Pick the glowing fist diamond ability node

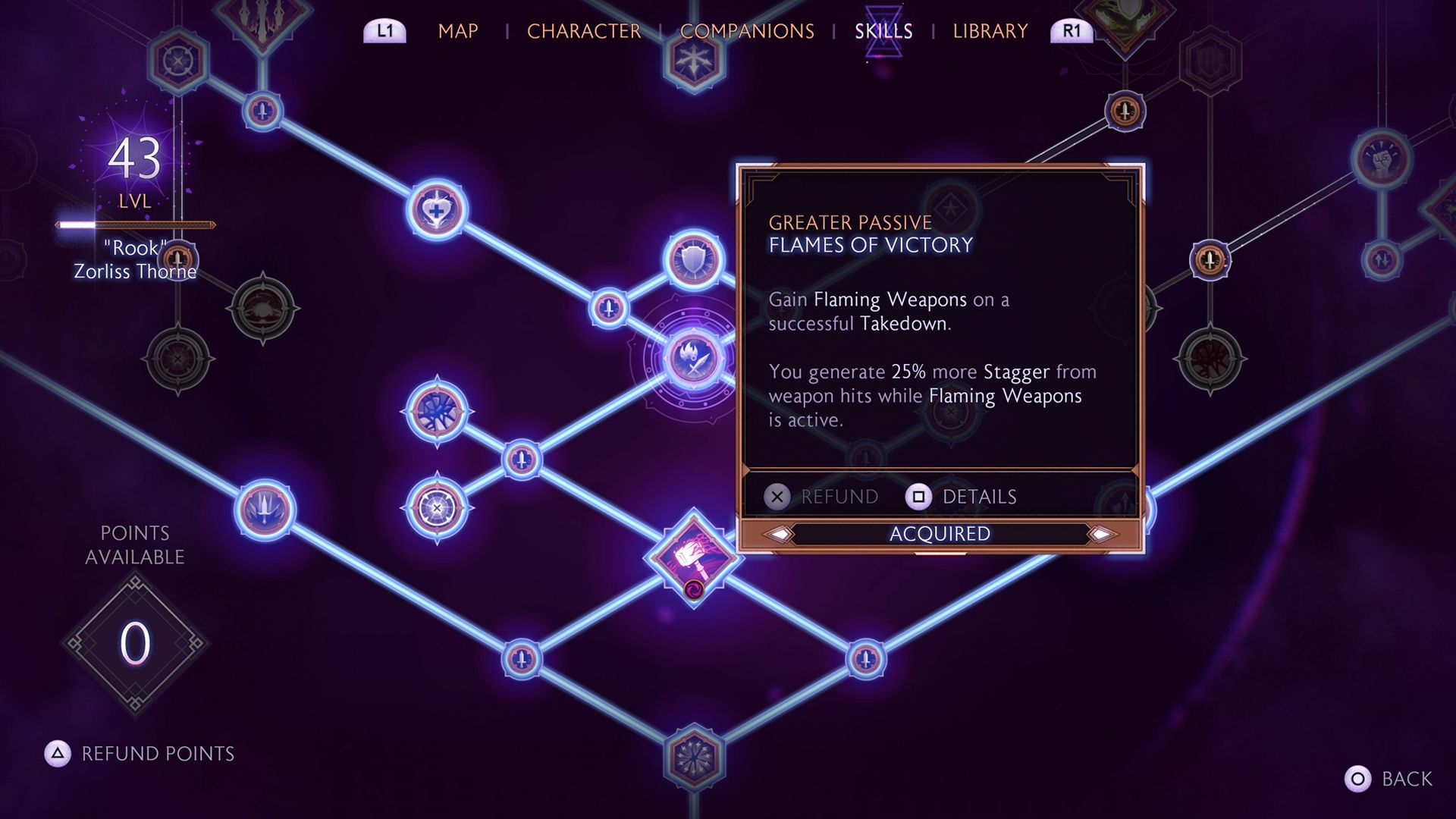693,559
